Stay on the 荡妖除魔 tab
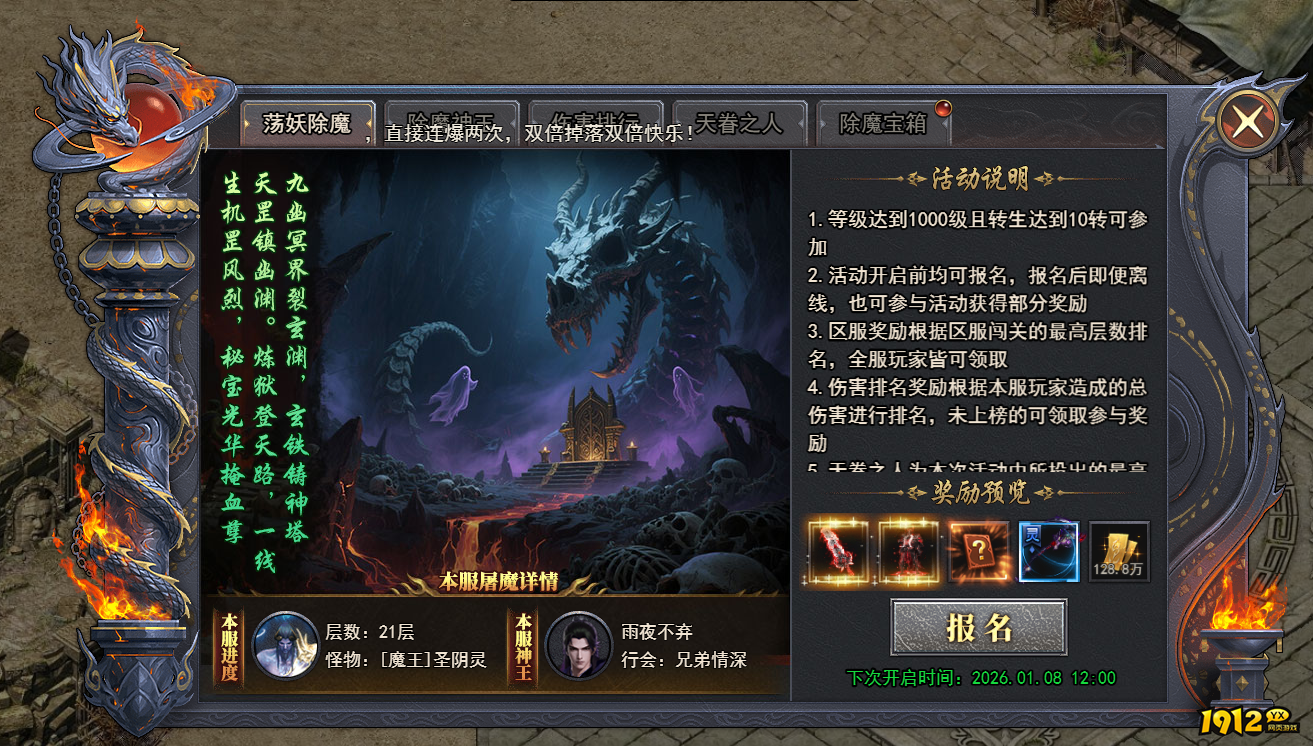This screenshot has width=1313, height=746. tap(310, 120)
